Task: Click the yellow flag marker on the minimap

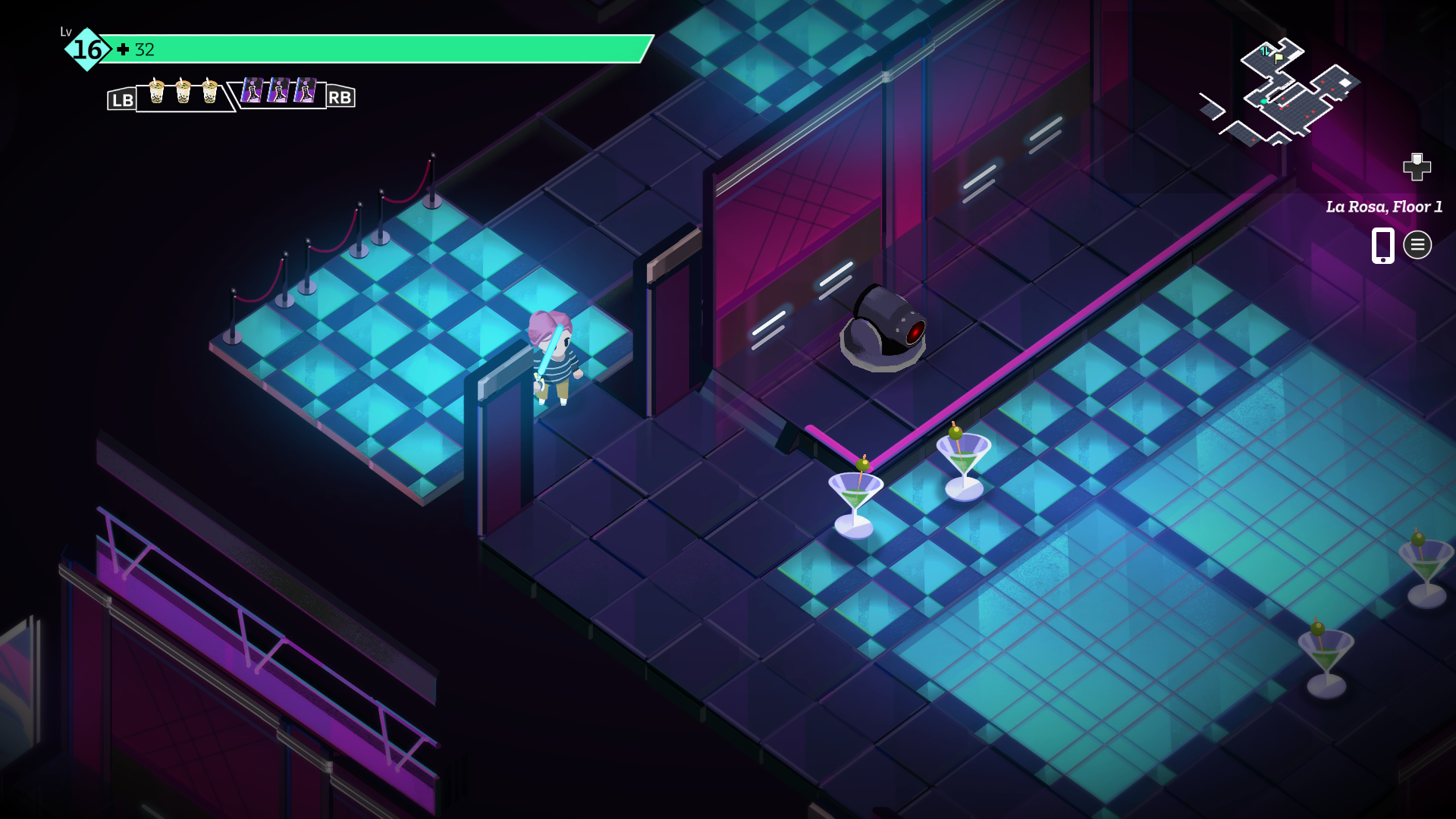Action: pos(1278,58)
